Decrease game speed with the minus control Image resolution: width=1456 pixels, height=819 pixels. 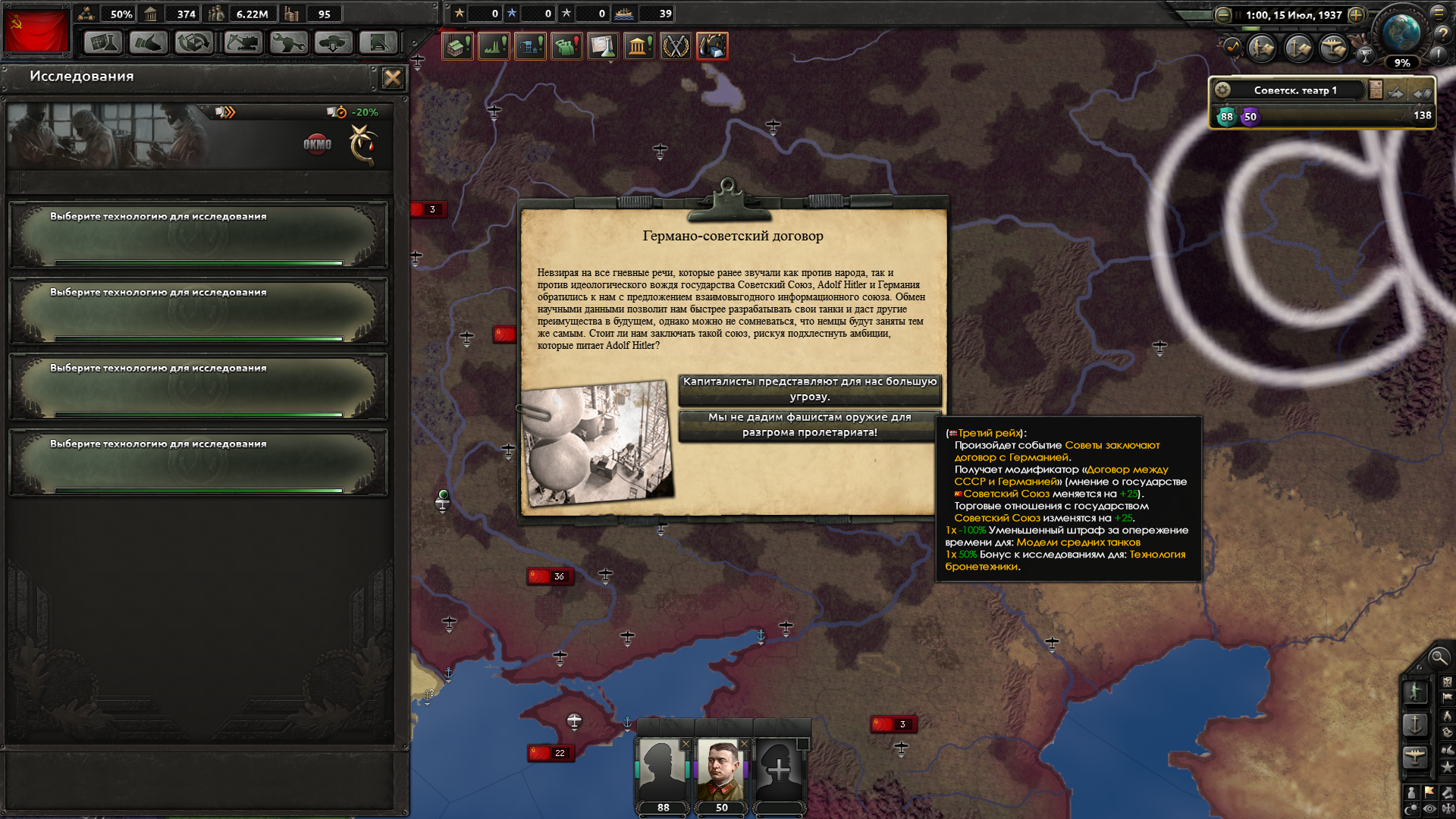click(1222, 15)
